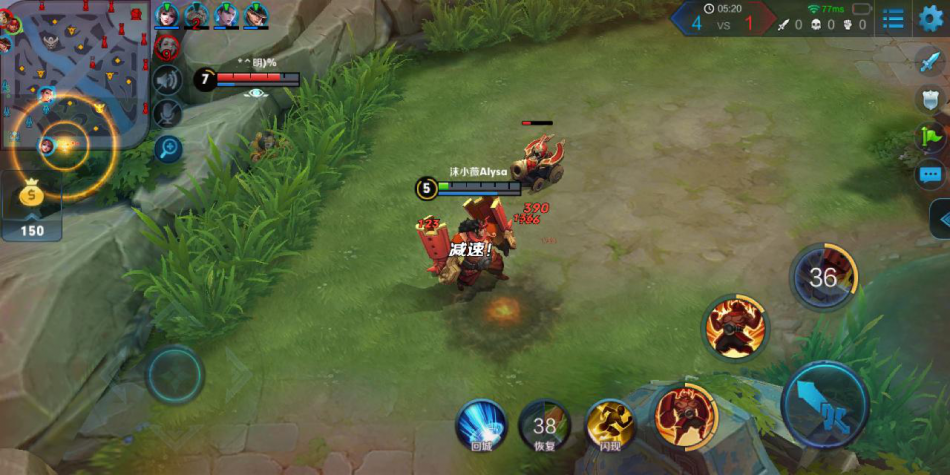Tap the virtual movement joystick
Viewport: 950px width, 475px height.
pyautogui.click(x=175, y=375)
